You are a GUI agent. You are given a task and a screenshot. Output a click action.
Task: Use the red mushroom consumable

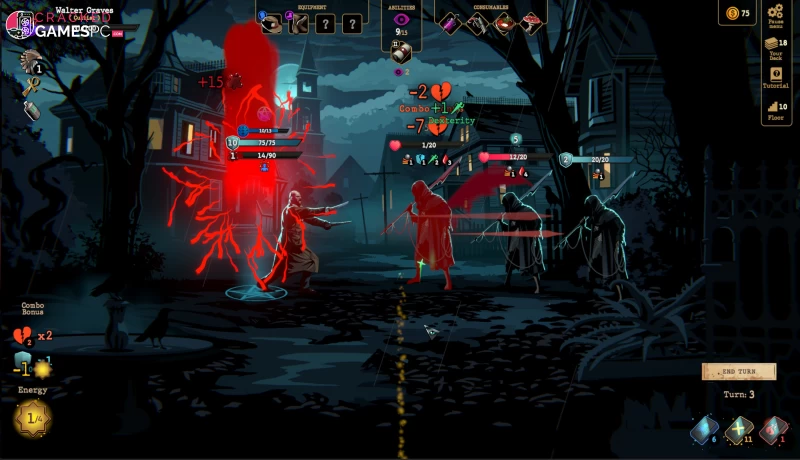532,23
